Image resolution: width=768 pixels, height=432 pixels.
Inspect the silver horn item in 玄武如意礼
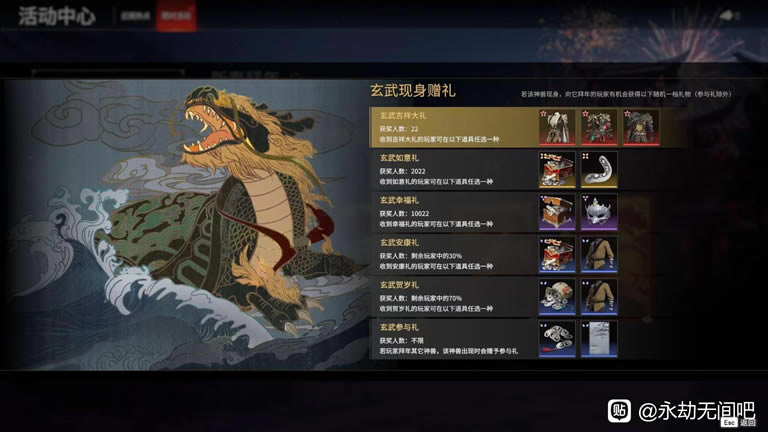pos(599,170)
